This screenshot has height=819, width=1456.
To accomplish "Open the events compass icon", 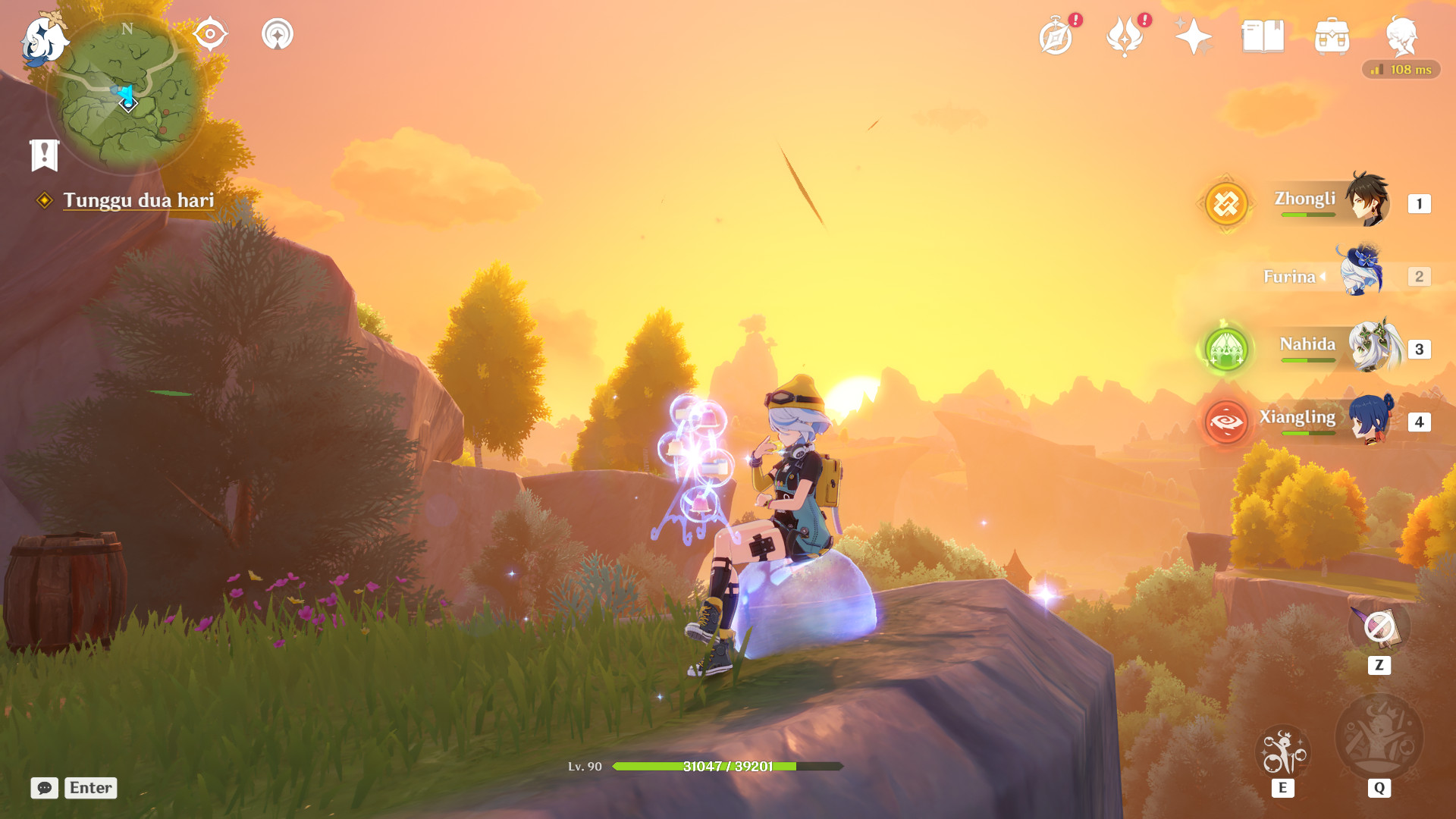I will point(1056,36).
